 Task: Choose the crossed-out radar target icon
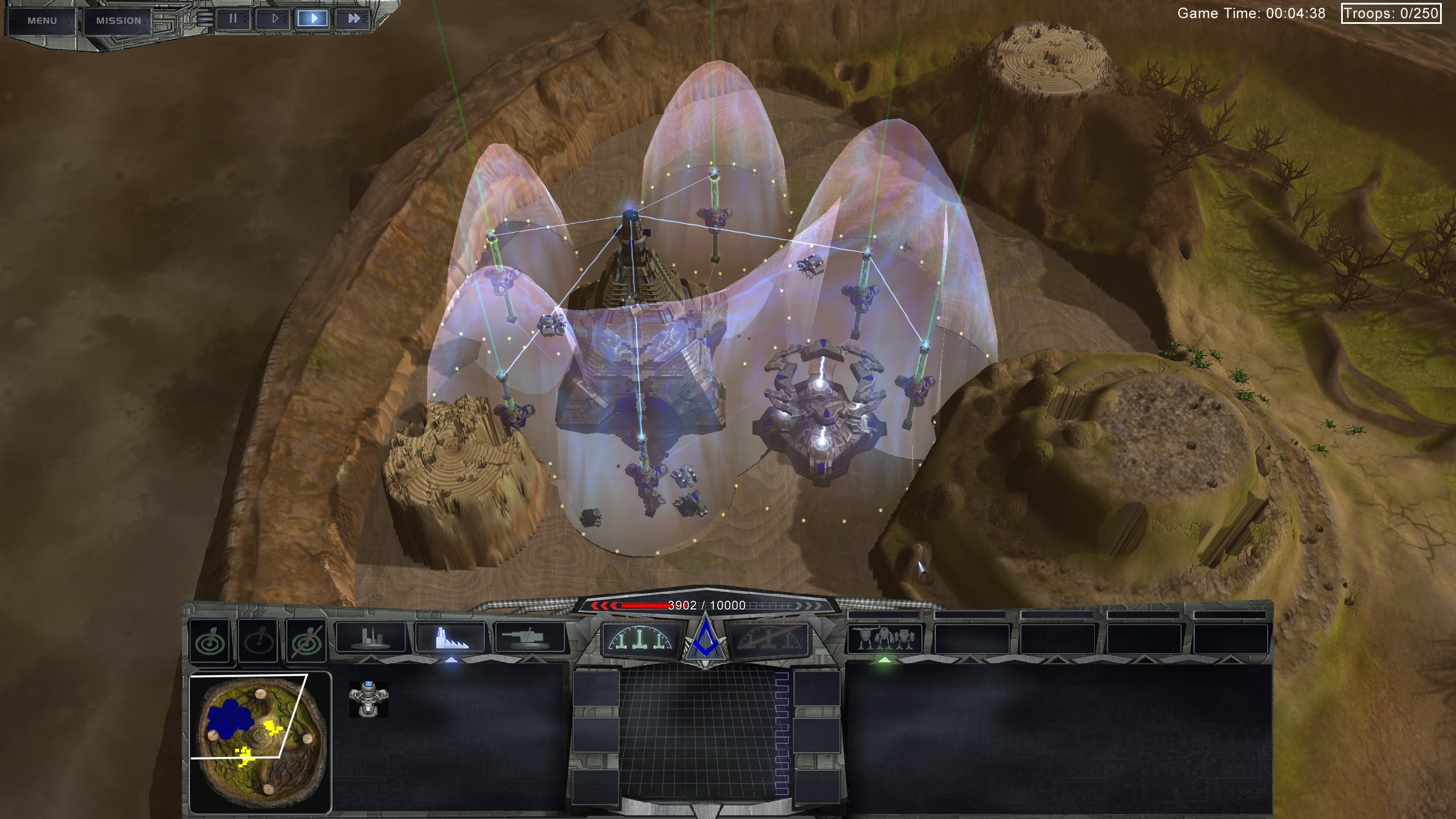click(x=307, y=641)
